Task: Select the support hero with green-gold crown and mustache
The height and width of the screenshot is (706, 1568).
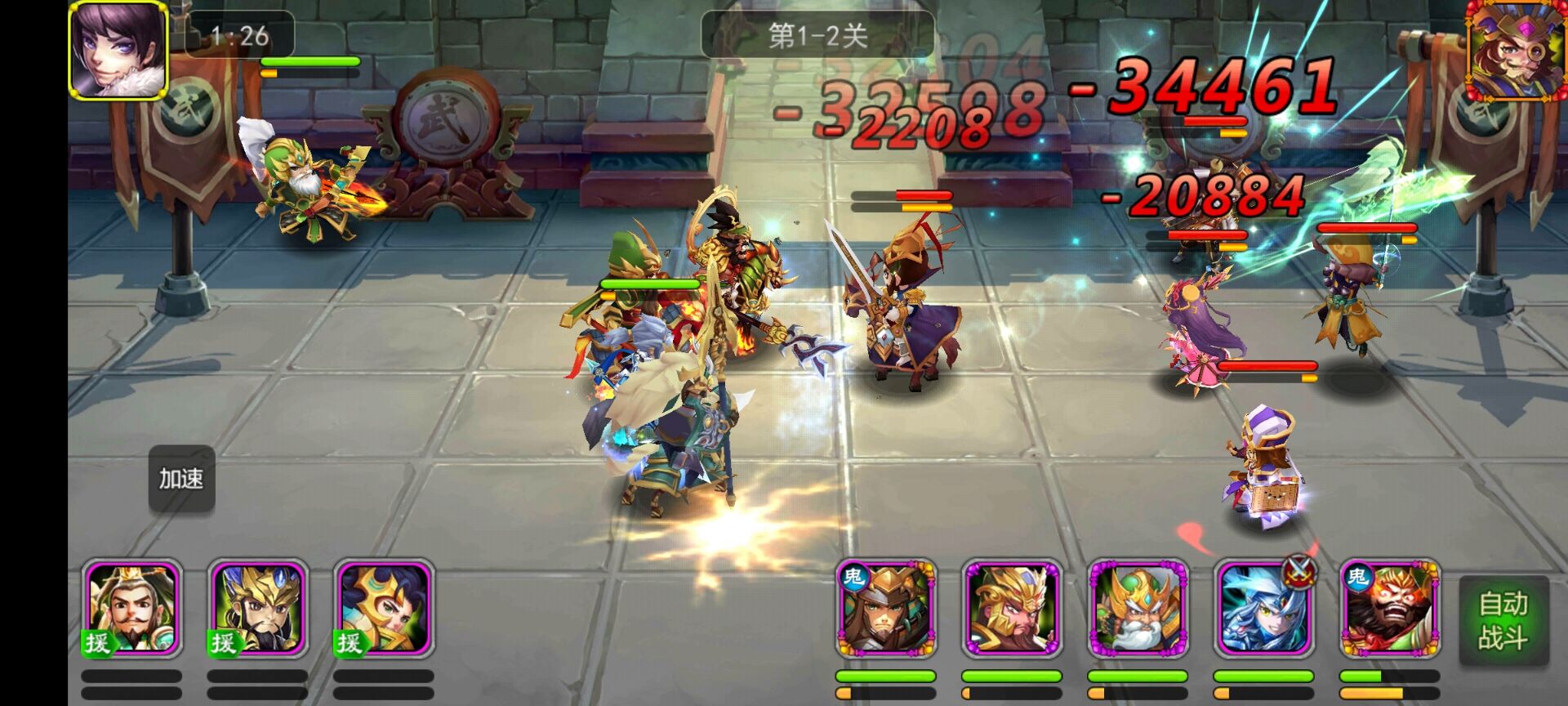Action: tap(132, 609)
